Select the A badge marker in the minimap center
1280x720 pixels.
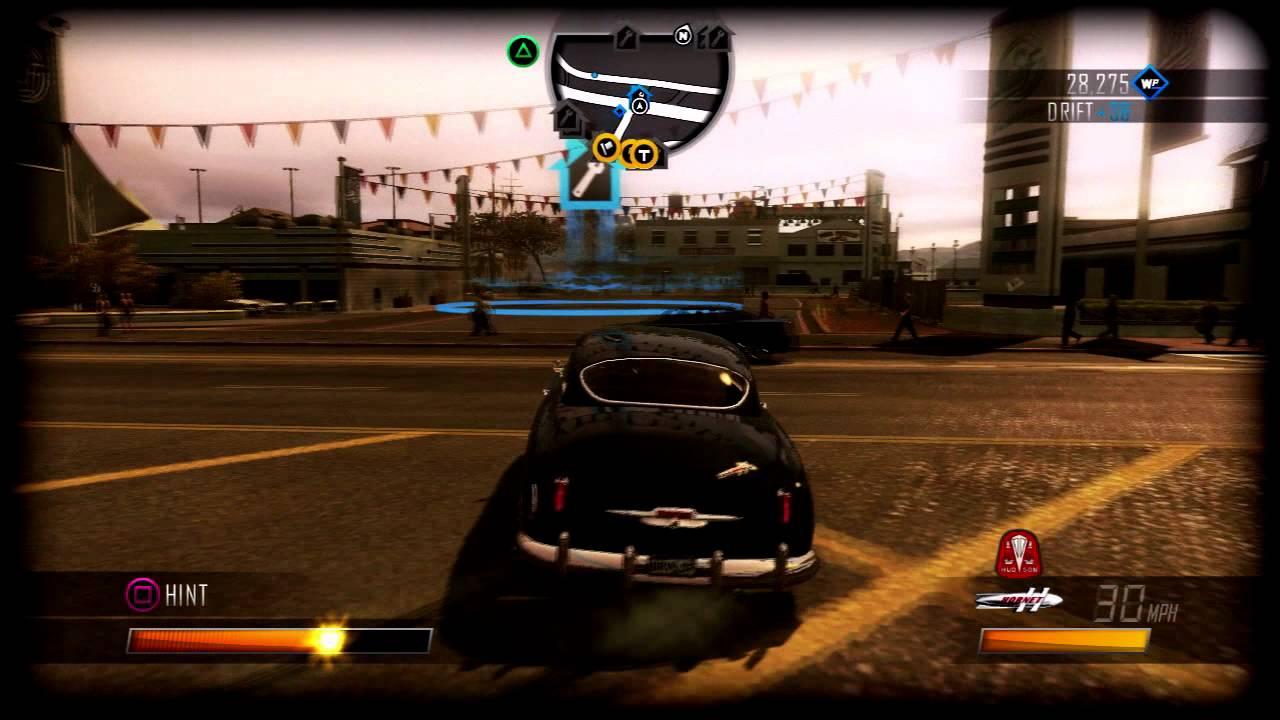(639, 106)
